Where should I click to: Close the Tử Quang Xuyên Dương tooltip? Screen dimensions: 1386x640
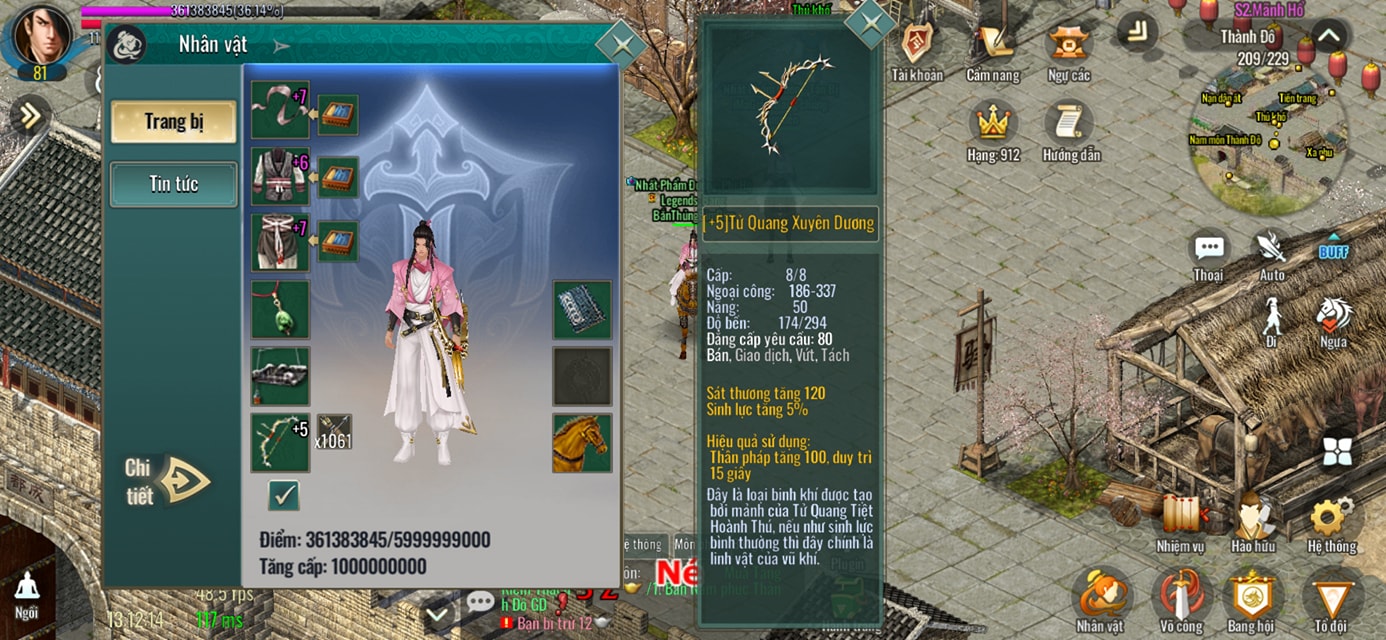870,22
